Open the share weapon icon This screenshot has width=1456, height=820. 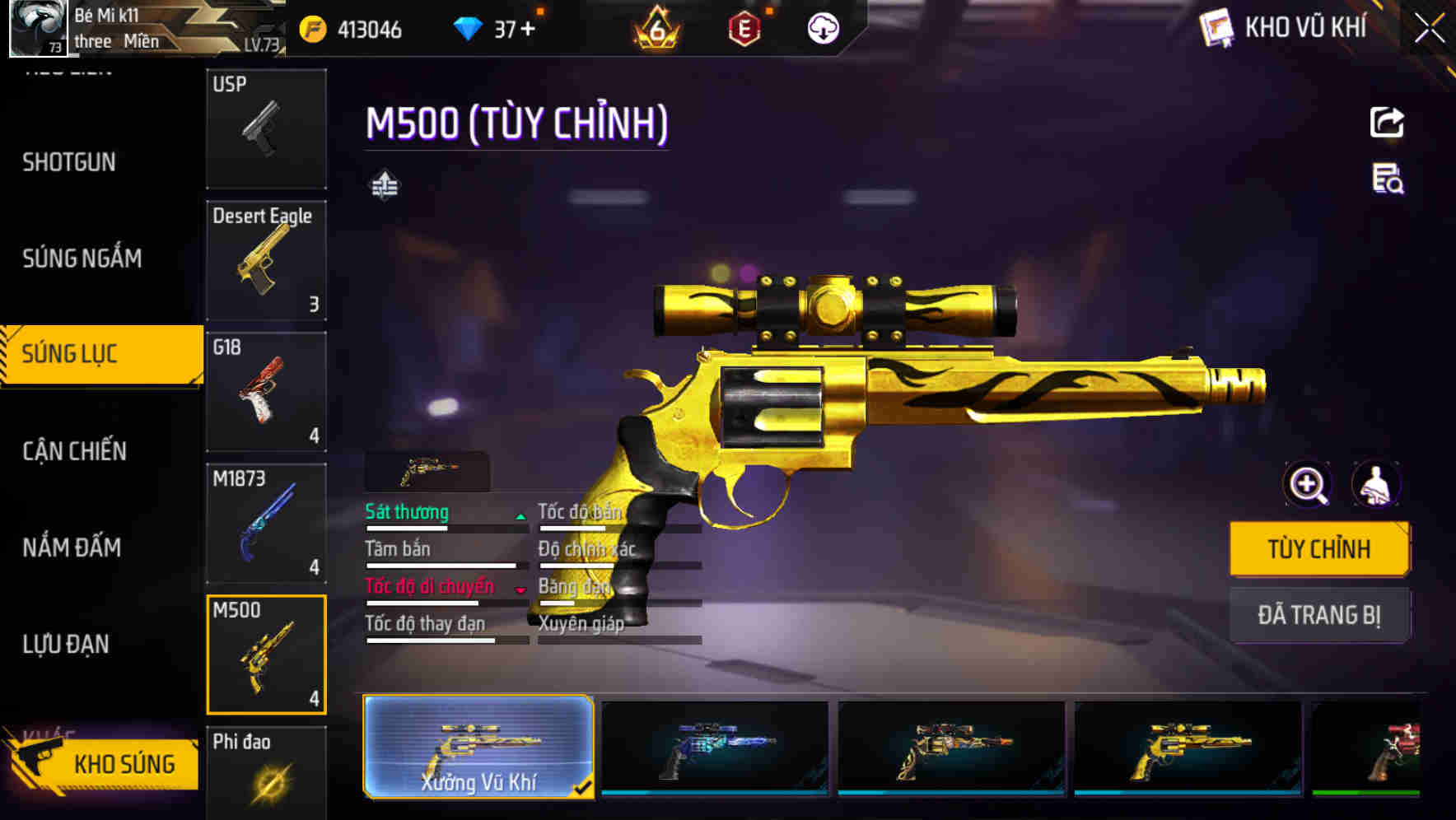(1388, 122)
